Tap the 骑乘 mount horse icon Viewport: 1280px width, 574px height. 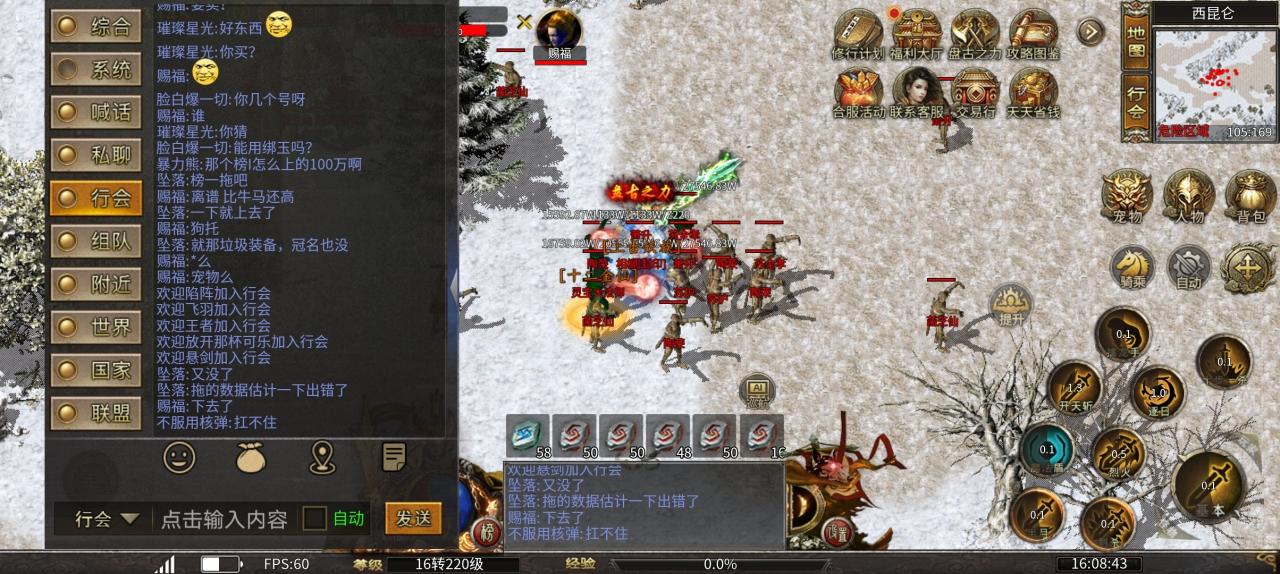(1132, 266)
